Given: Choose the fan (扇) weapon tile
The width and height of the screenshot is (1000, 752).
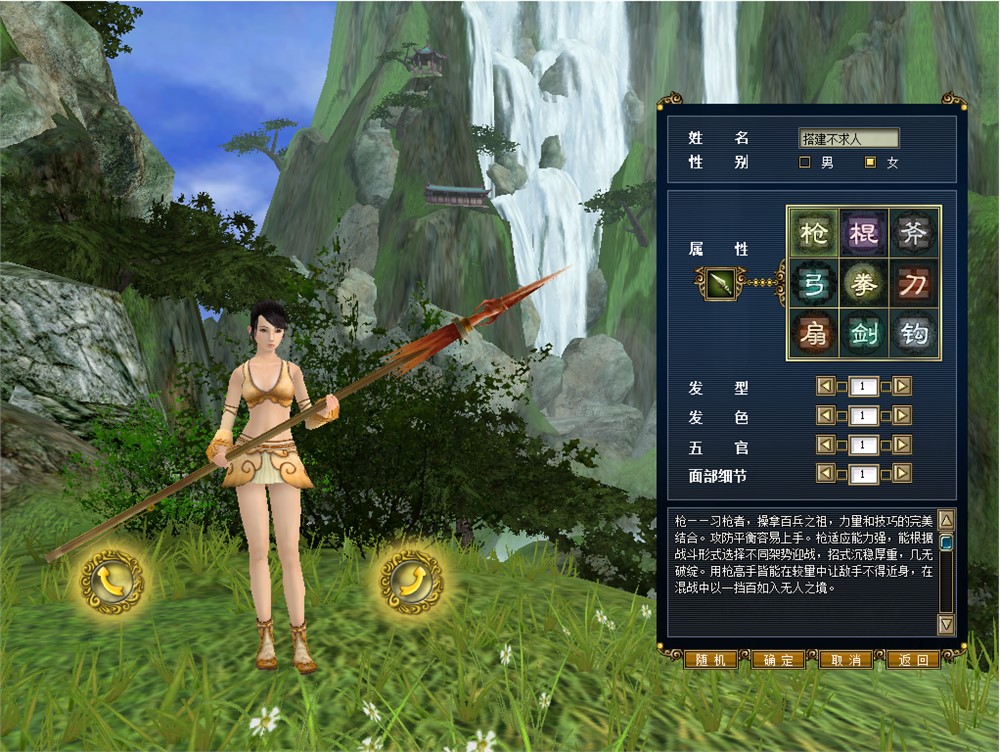Looking at the screenshot, I should [x=814, y=332].
